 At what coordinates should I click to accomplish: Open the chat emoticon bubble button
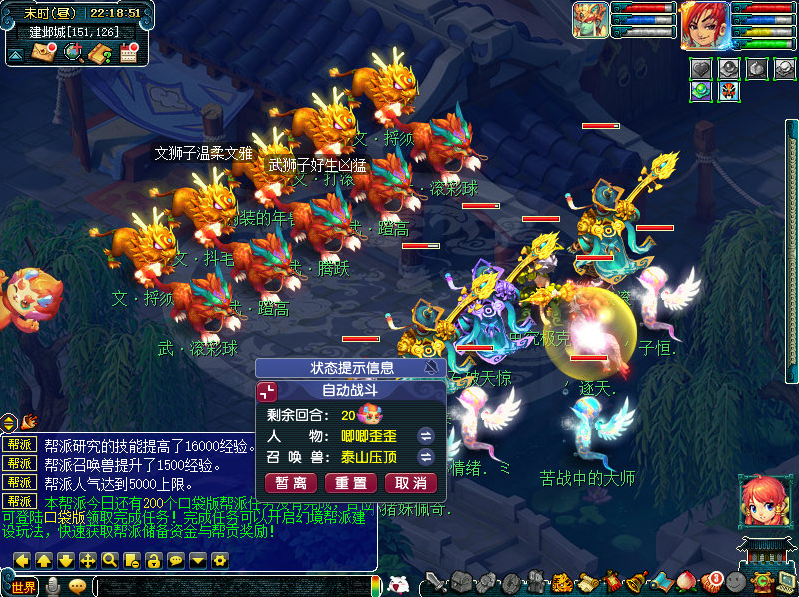pyautogui.click(x=77, y=586)
